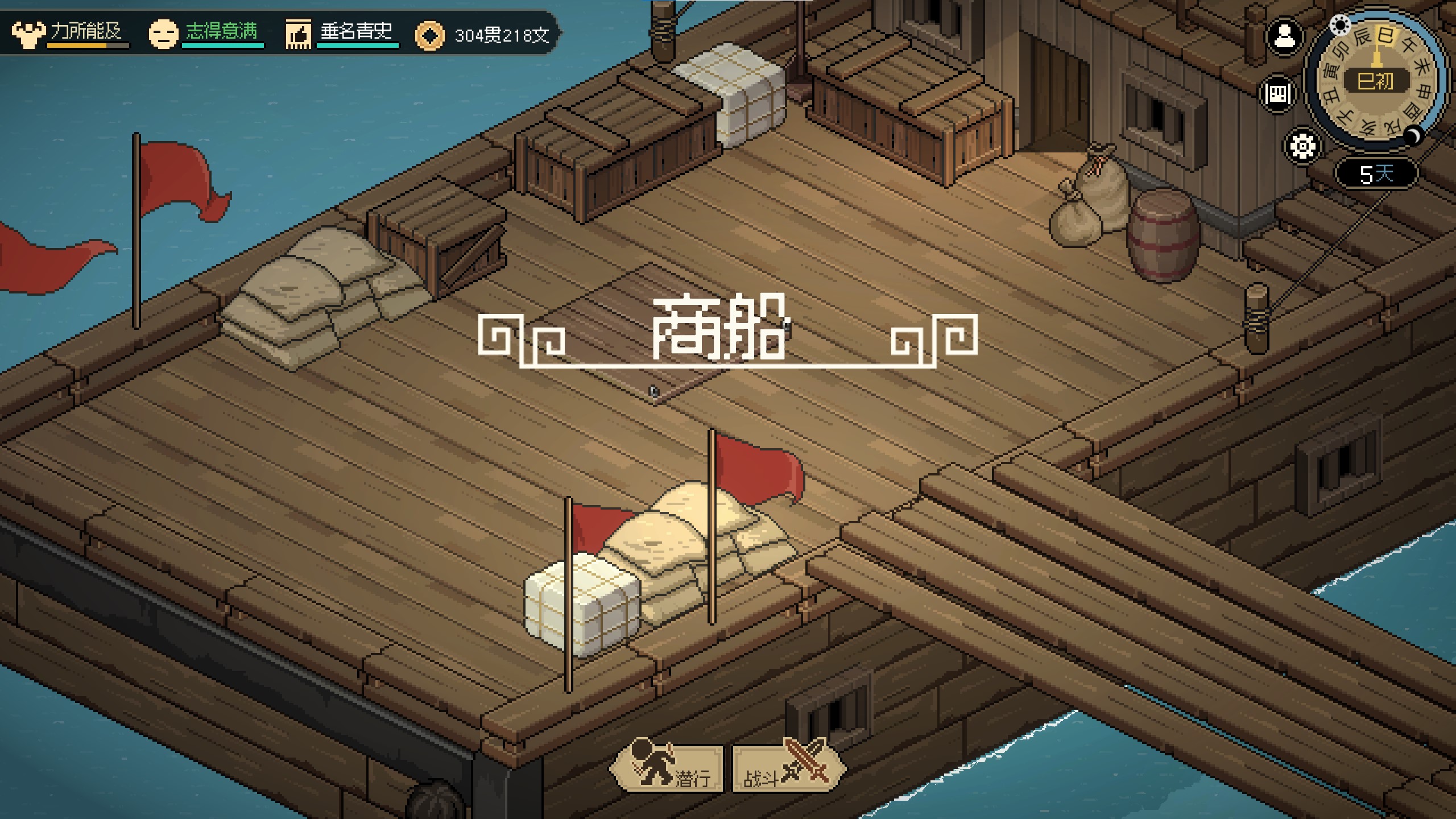Open the character profile icon

tap(1284, 38)
